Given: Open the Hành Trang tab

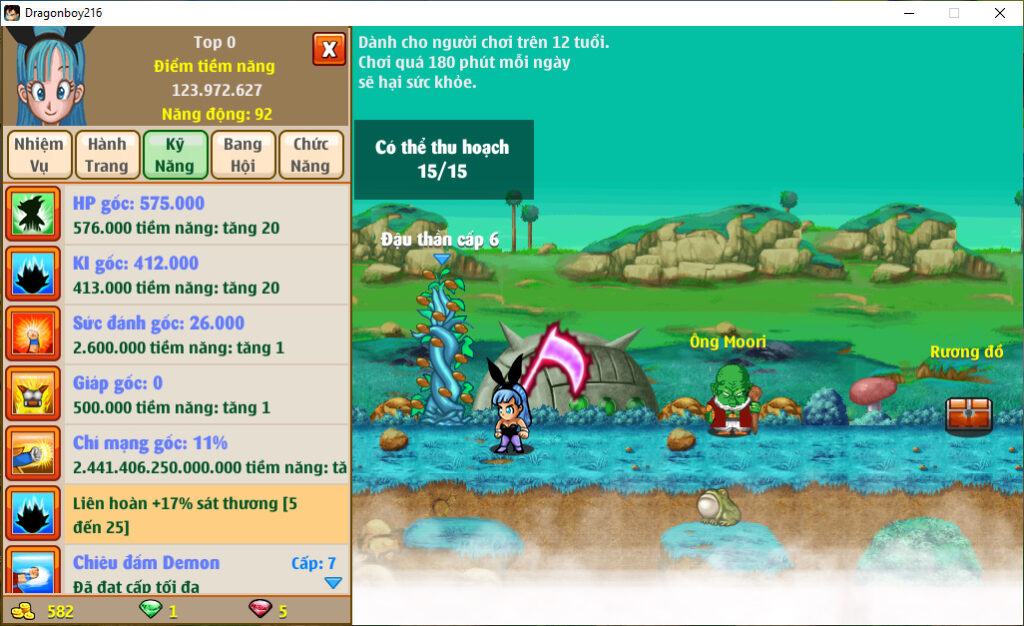Looking at the screenshot, I should 107,155.
